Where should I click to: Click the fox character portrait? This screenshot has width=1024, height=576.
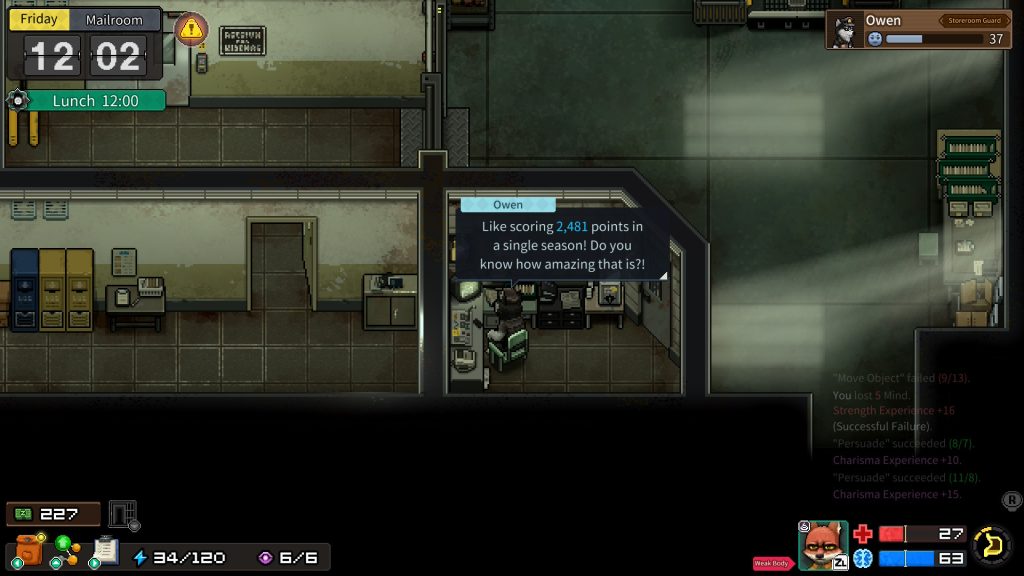point(823,546)
